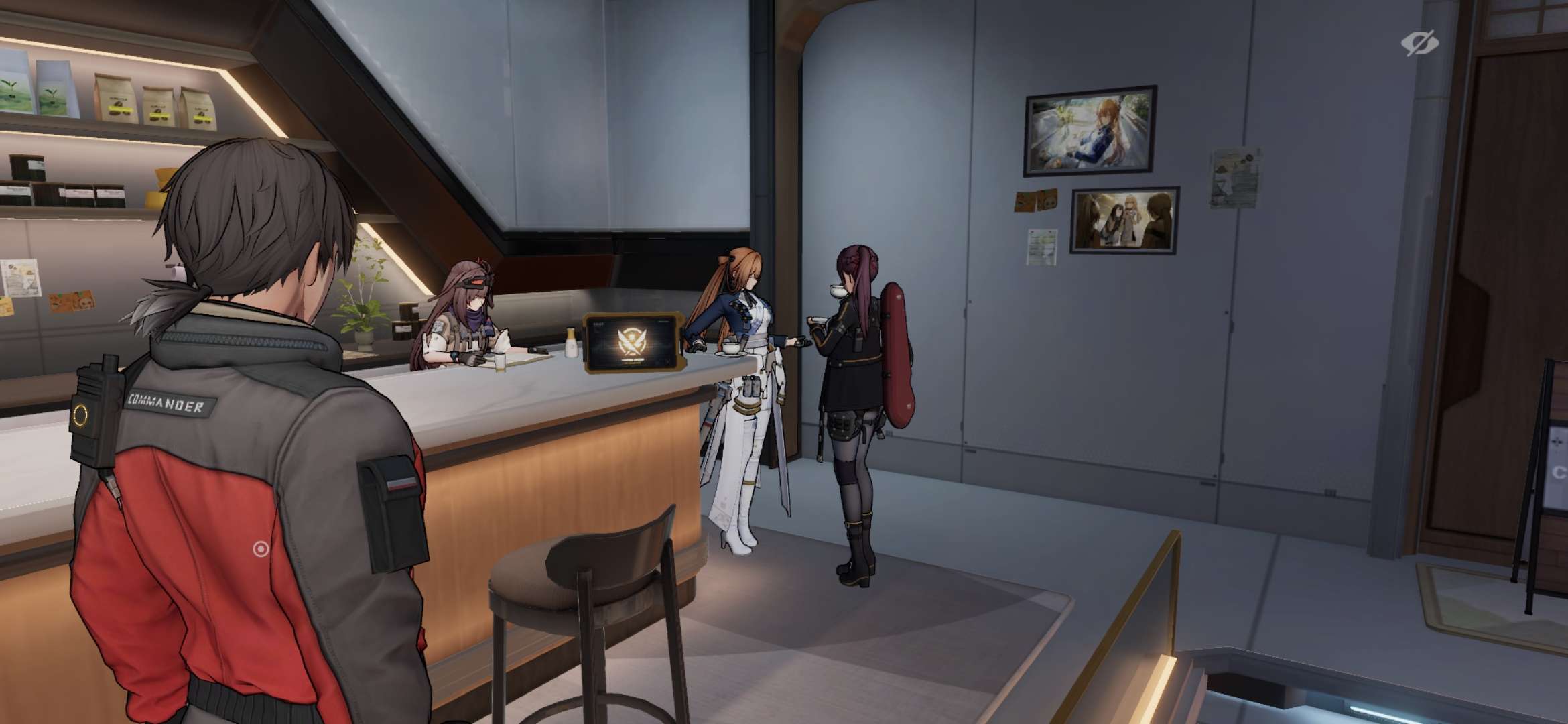Toggle the crossed-out eye UI visibility icon
Screen dimensions: 1568x724
pyautogui.click(x=1419, y=44)
